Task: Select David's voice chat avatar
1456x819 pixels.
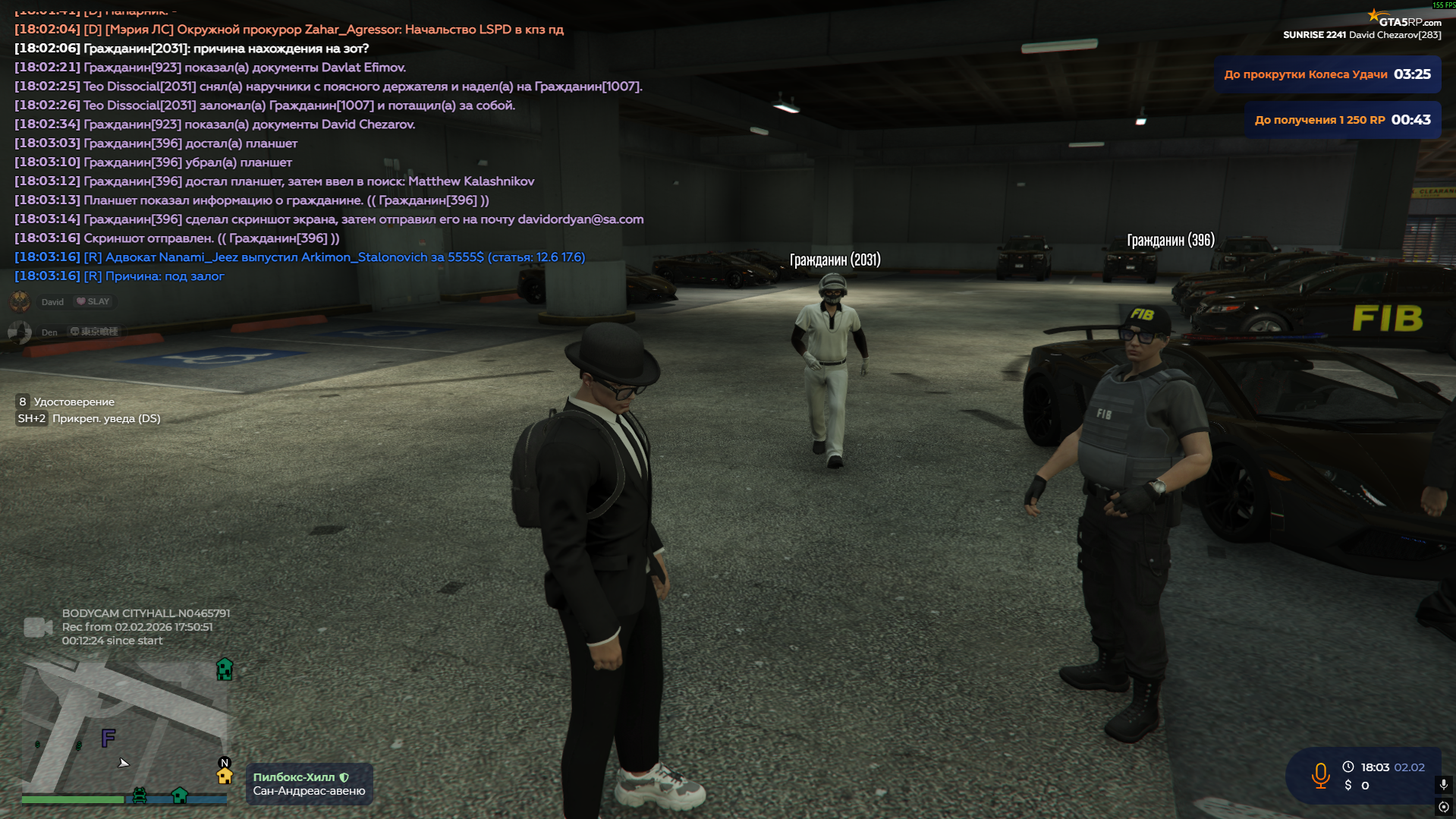Action: point(20,301)
